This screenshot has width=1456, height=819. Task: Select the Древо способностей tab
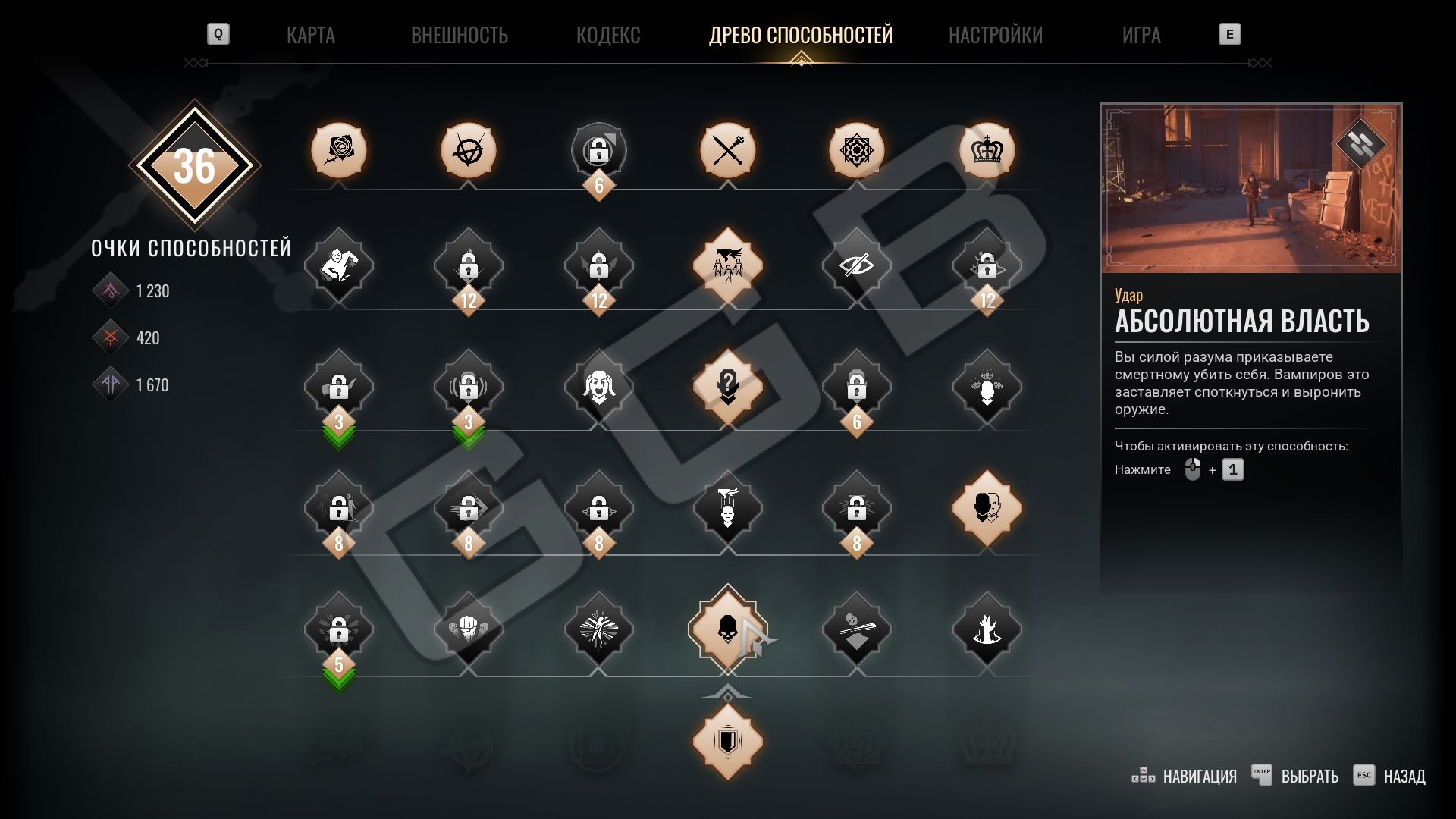click(800, 35)
